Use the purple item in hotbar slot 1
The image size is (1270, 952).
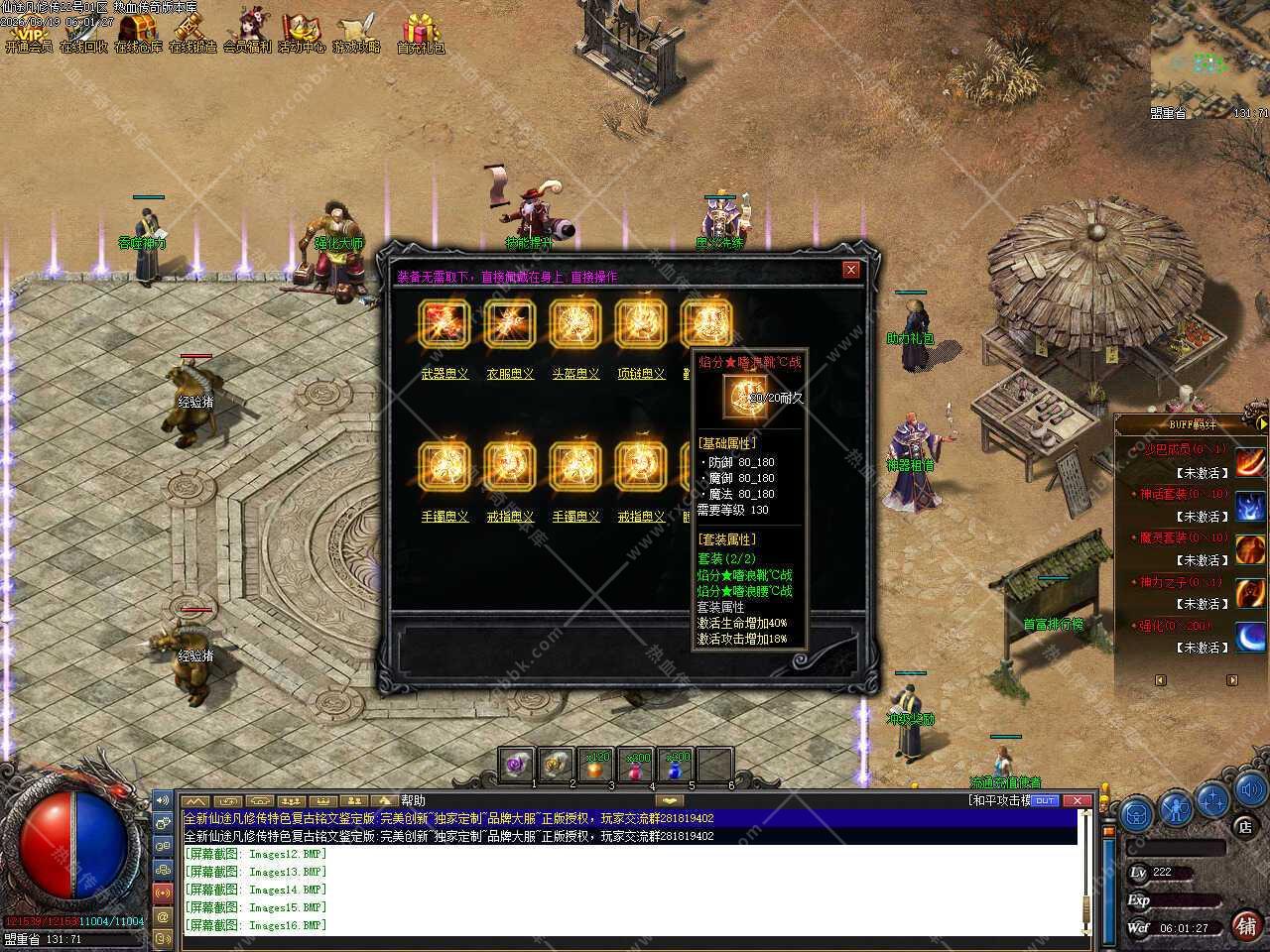point(516,766)
